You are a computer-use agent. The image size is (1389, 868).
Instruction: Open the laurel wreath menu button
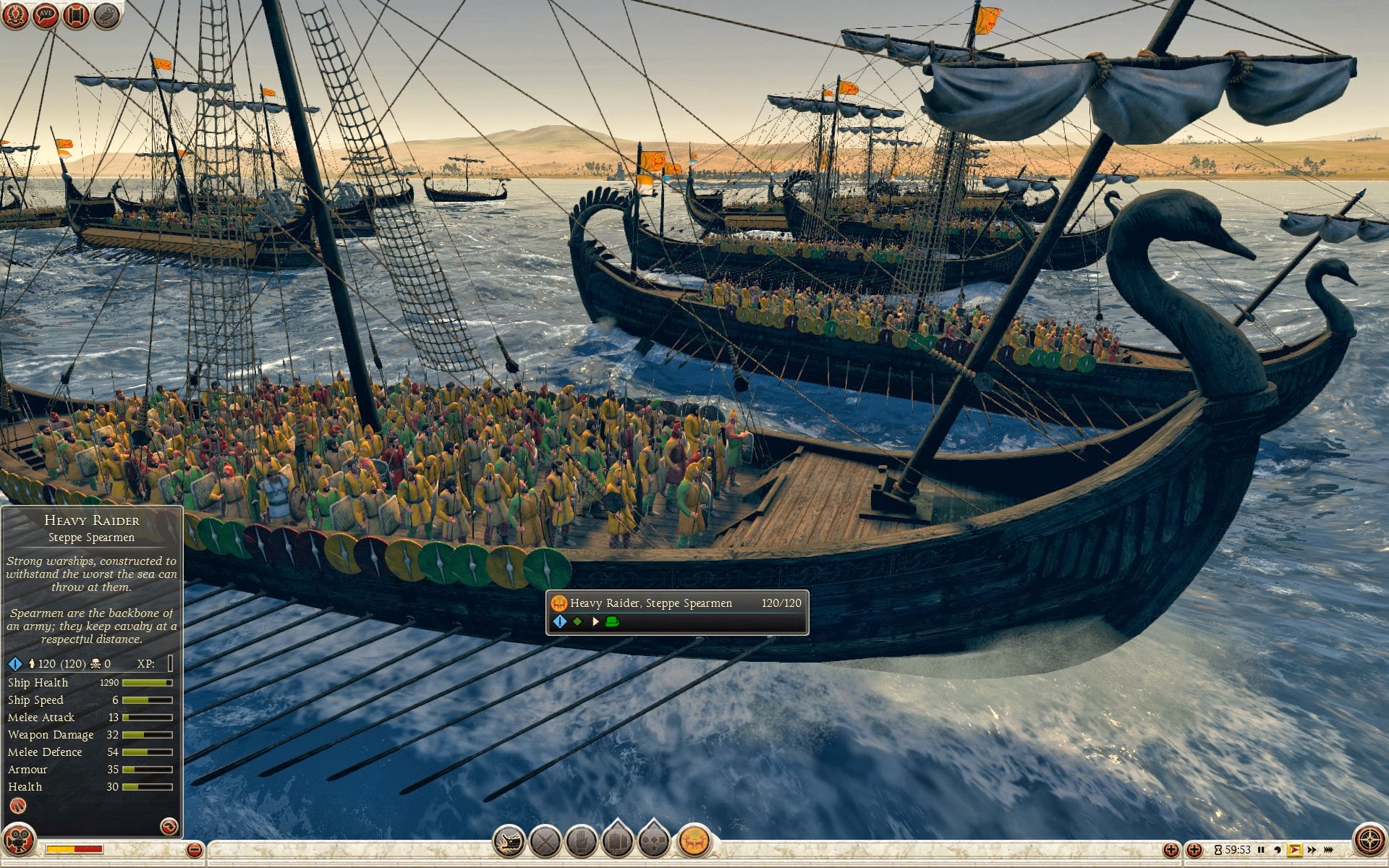pyautogui.click(x=14, y=14)
